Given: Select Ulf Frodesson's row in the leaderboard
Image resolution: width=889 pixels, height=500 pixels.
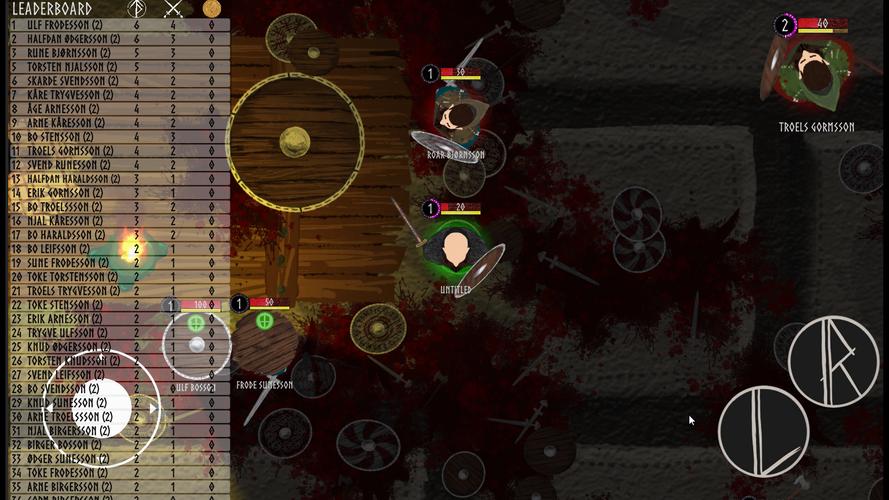Looking at the screenshot, I should (115, 25).
